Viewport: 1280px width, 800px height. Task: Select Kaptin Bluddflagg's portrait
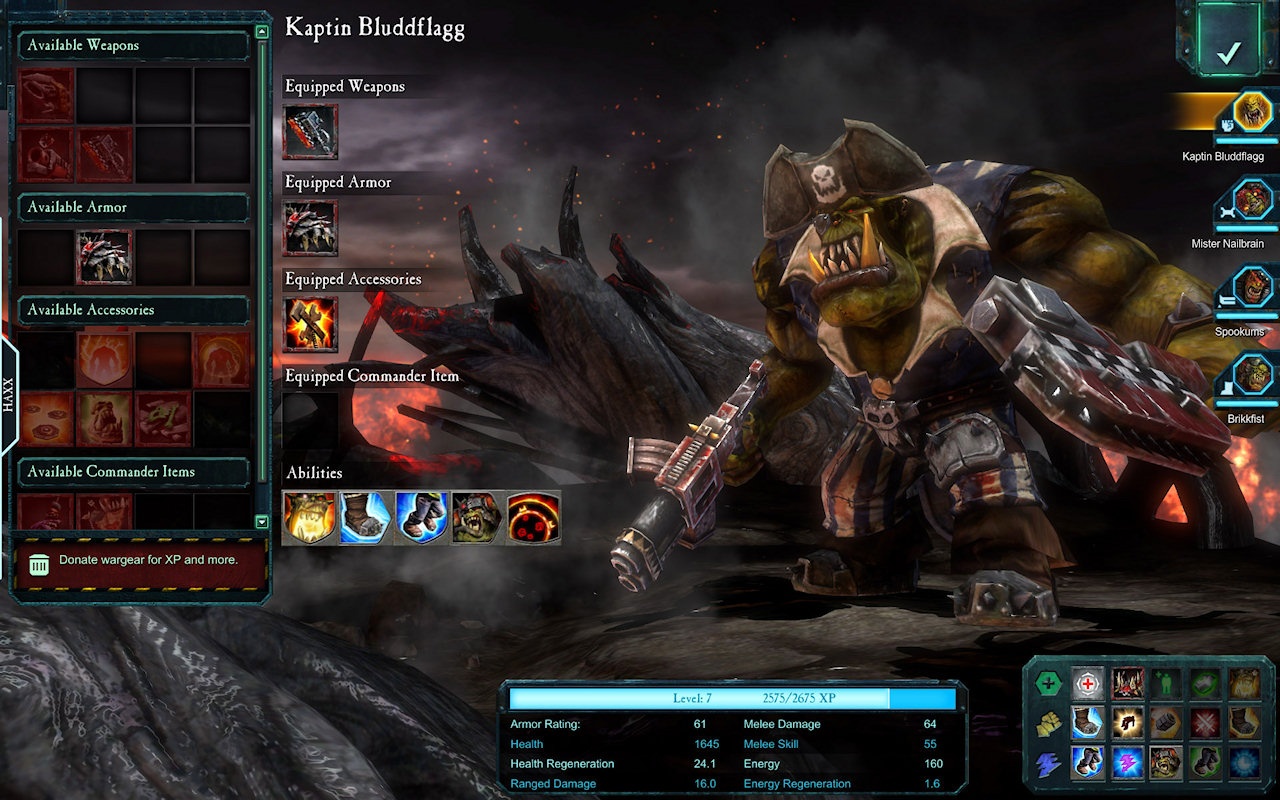tap(1251, 111)
